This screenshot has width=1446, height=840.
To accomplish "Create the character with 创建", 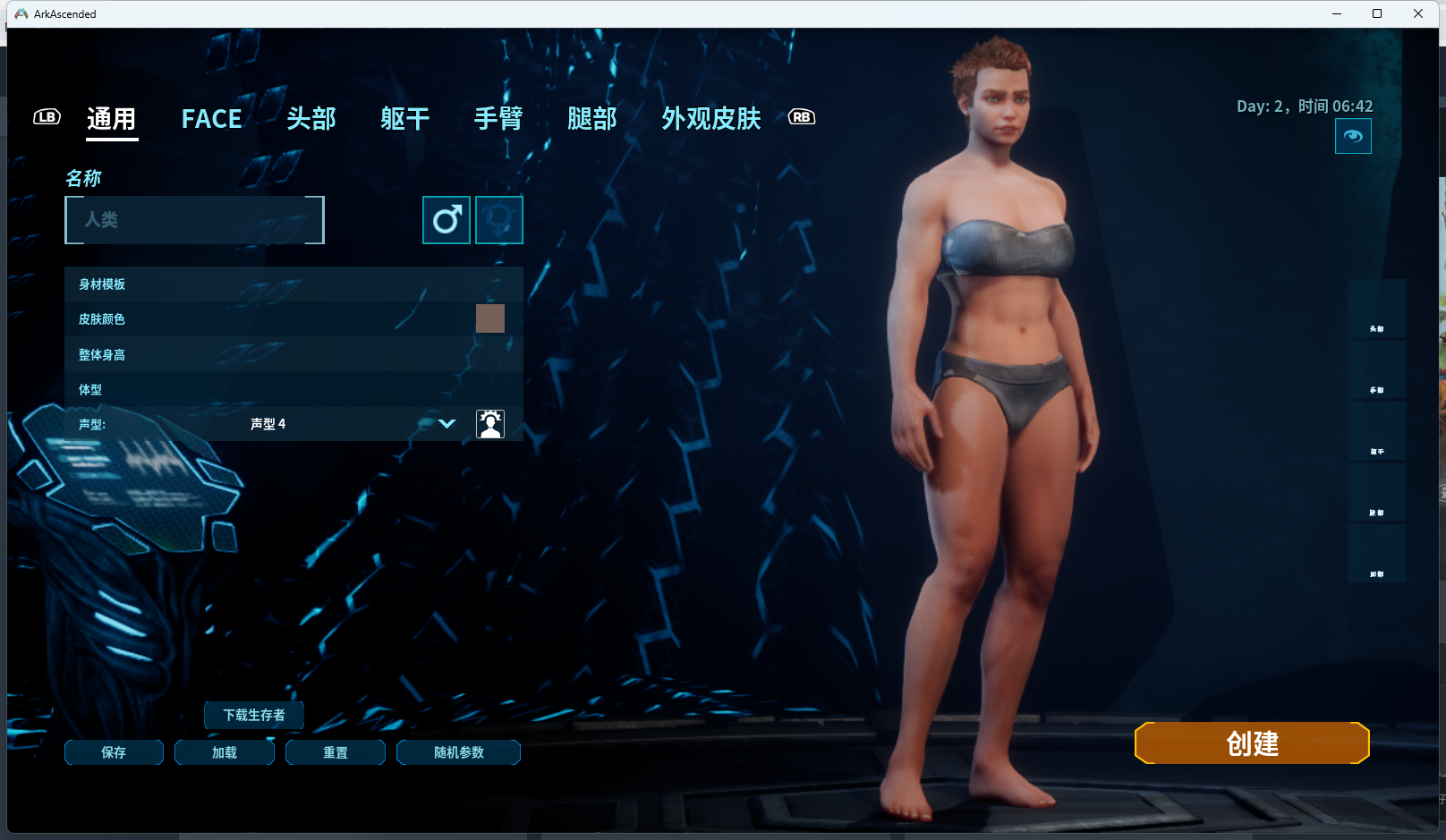I will pyautogui.click(x=1252, y=743).
